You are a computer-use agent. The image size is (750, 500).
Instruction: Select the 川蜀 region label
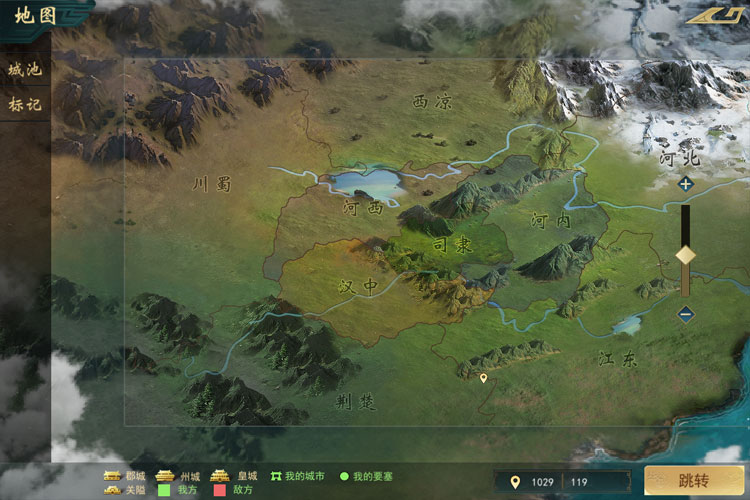point(212,184)
